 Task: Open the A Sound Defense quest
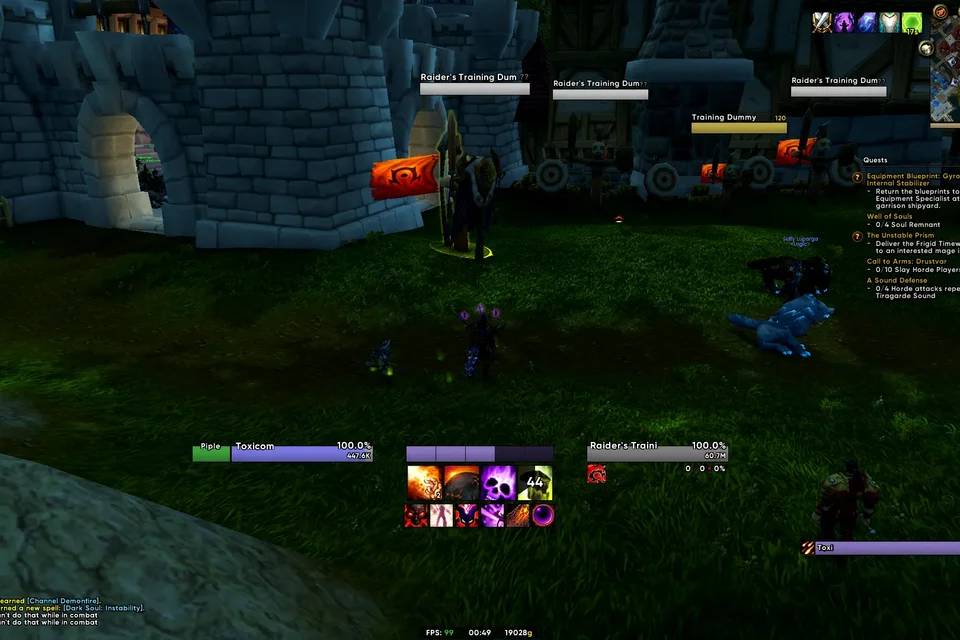pyautogui.click(x=899, y=280)
